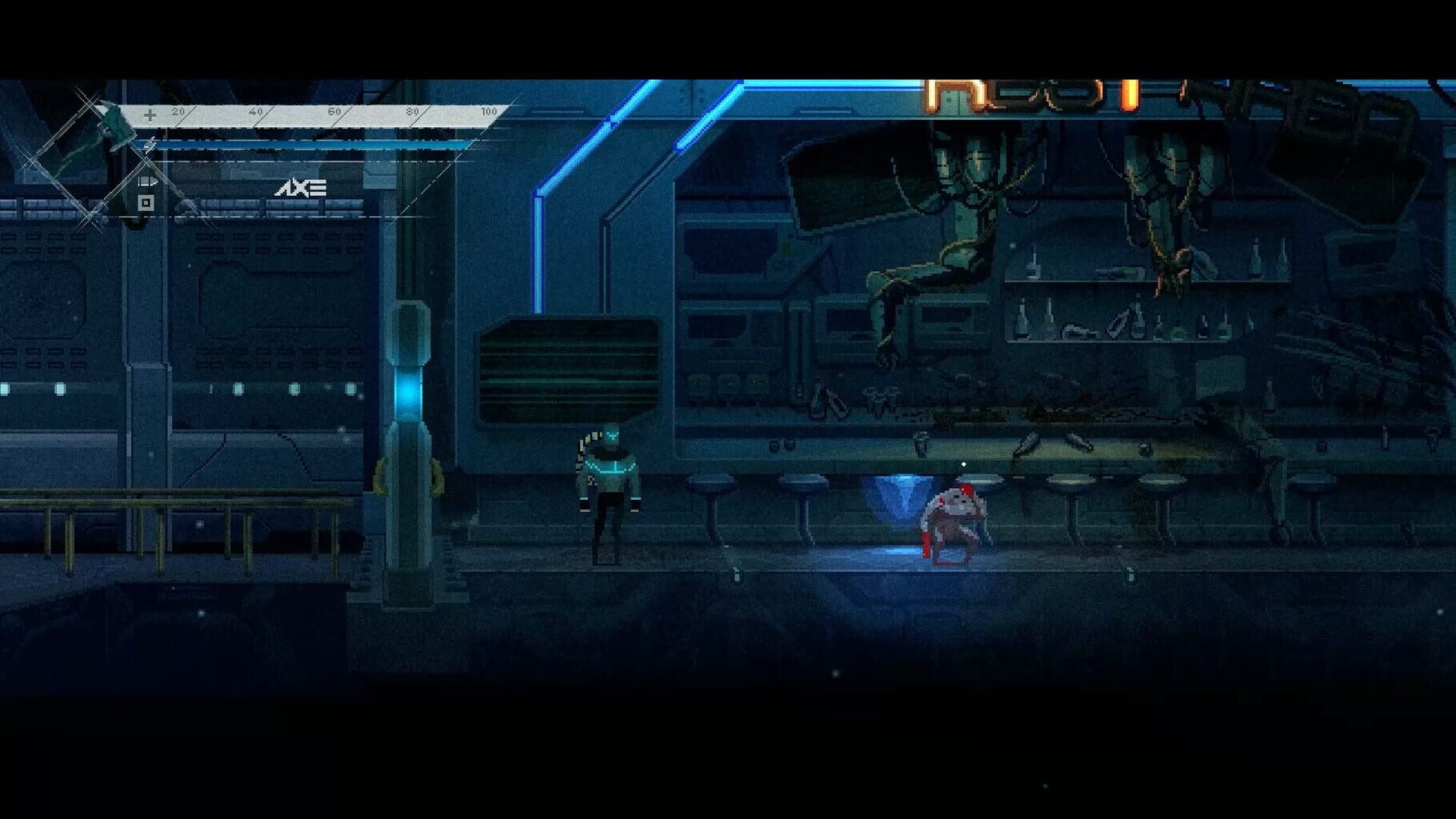
Task: Select the AXE weapon label
Action: (x=302, y=189)
